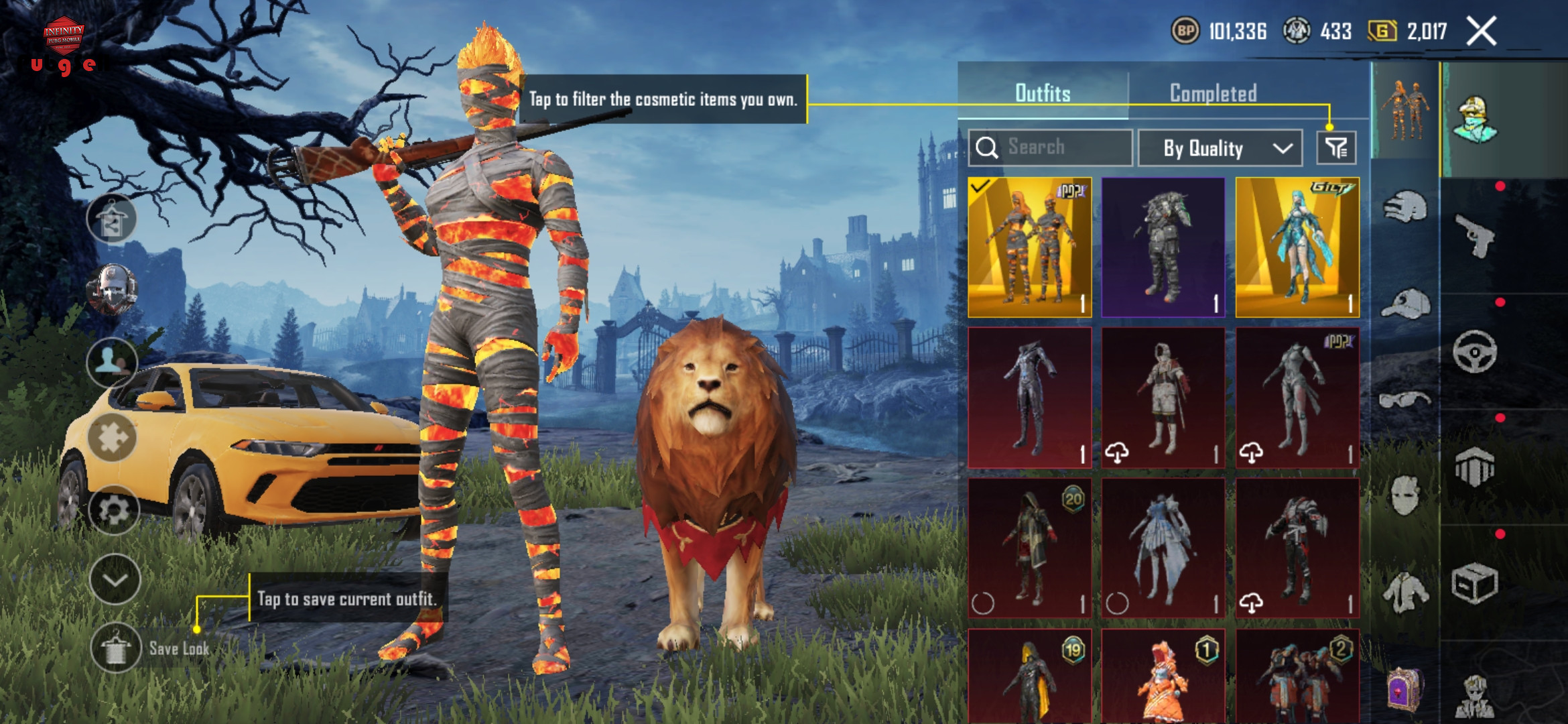Open the By Quality sort dropdown
This screenshot has height=724, width=1568.
click(1220, 148)
